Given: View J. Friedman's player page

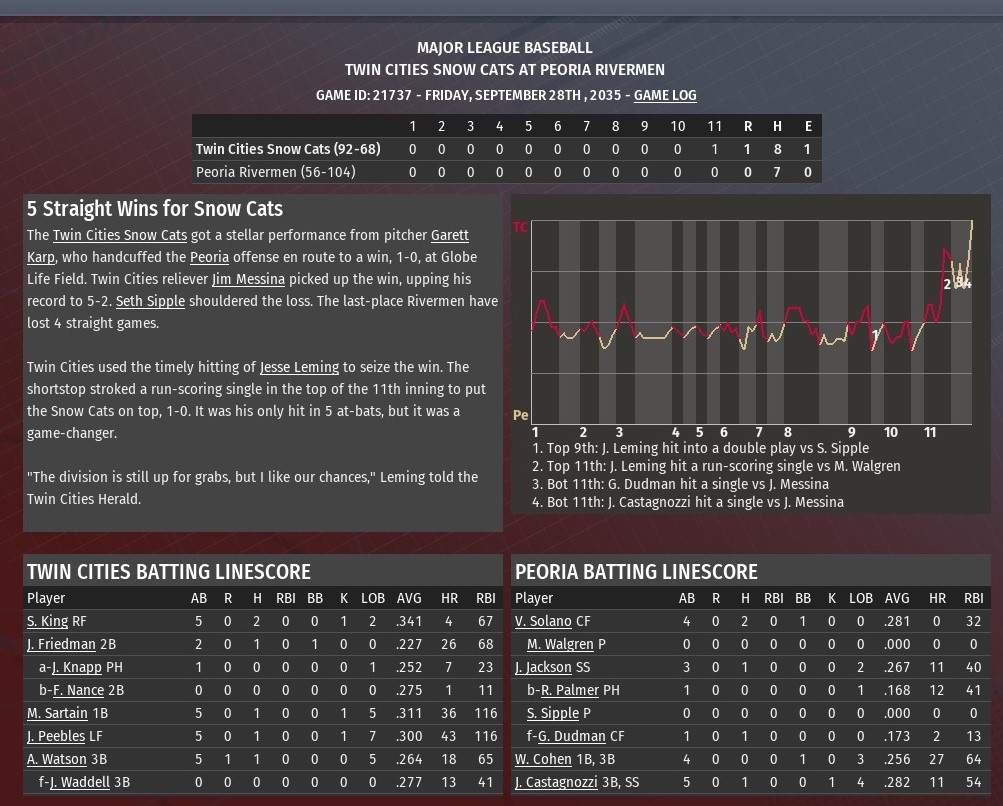Looking at the screenshot, I should coord(61,644).
